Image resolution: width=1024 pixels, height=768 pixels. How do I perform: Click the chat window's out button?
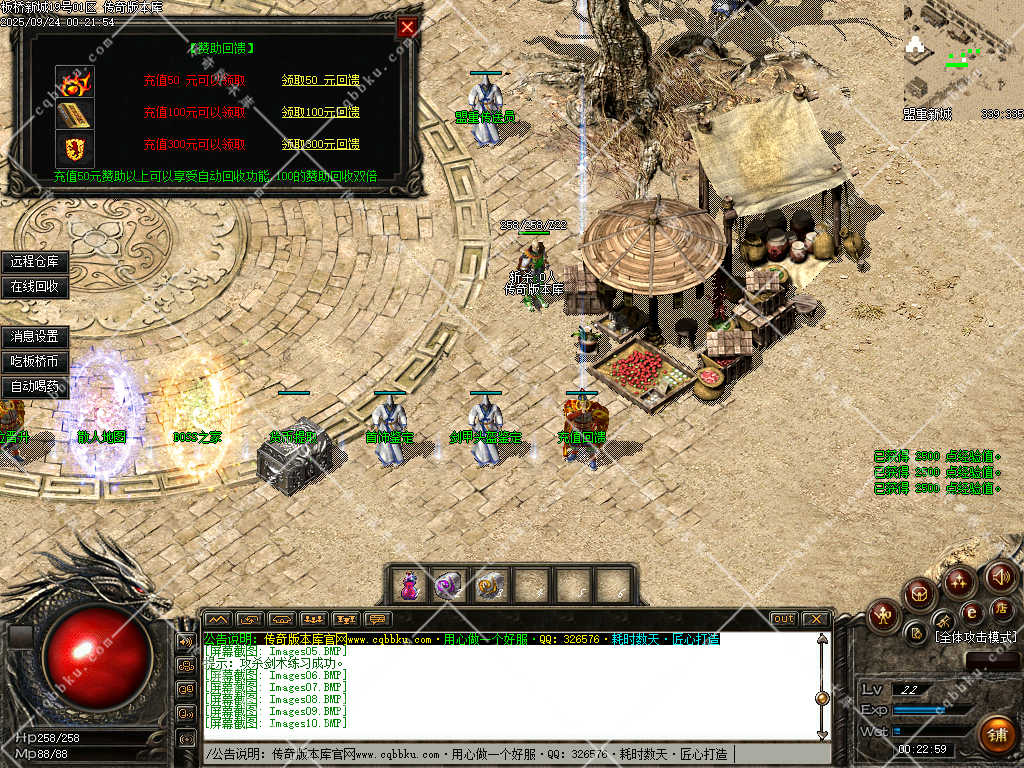[x=783, y=619]
